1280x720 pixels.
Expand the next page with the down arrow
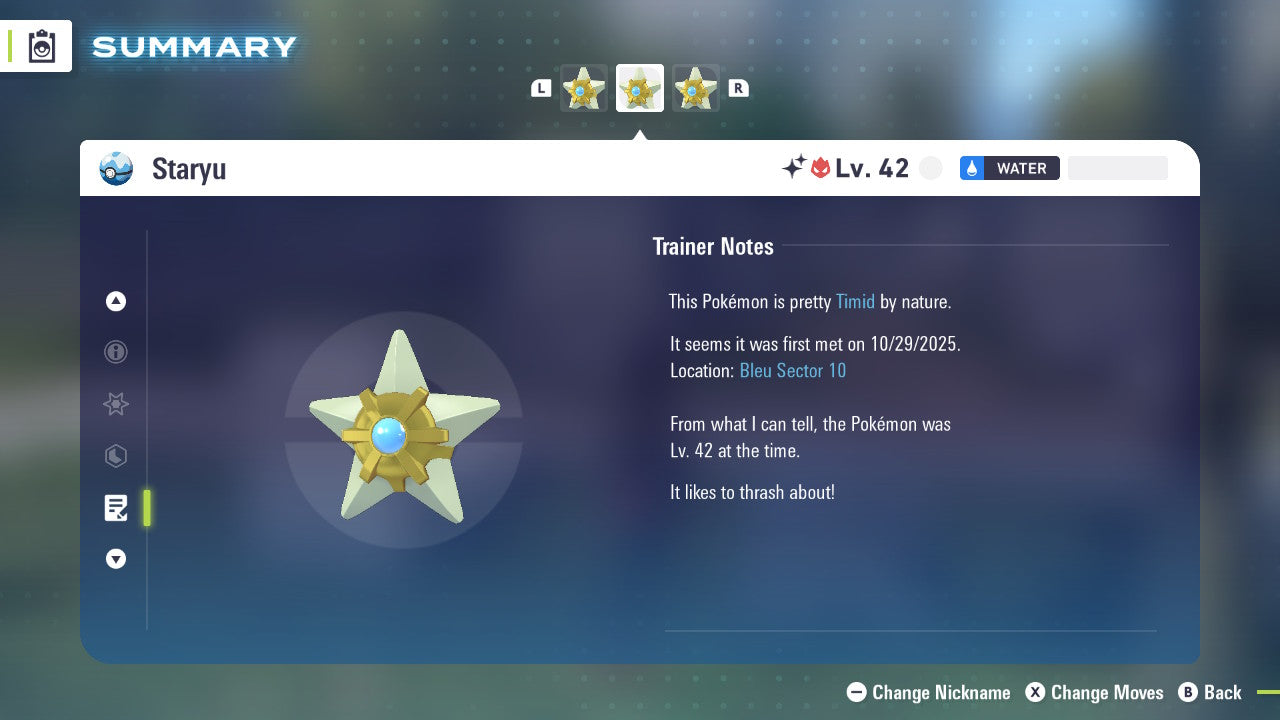coord(116,559)
